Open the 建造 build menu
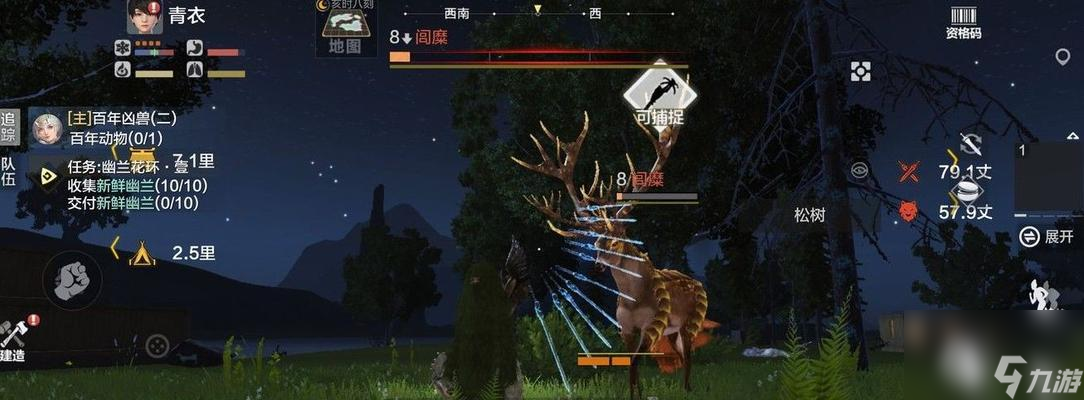The image size is (1084, 400). coord(14,340)
